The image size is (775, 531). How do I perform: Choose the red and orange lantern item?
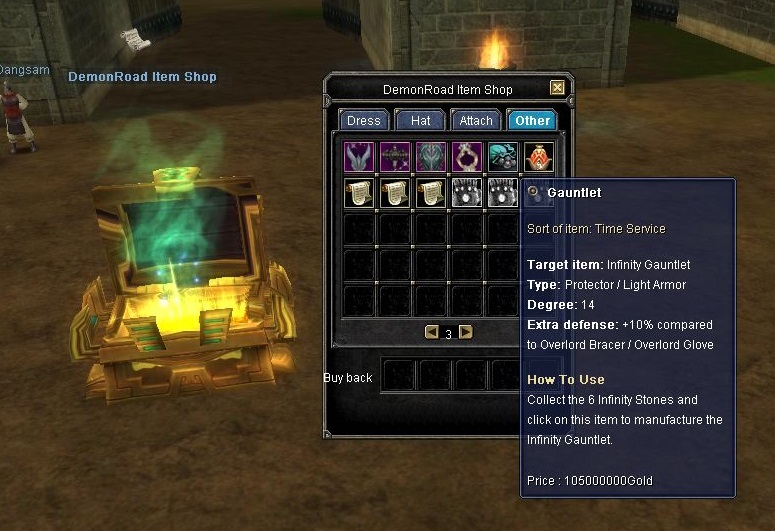pos(539,157)
